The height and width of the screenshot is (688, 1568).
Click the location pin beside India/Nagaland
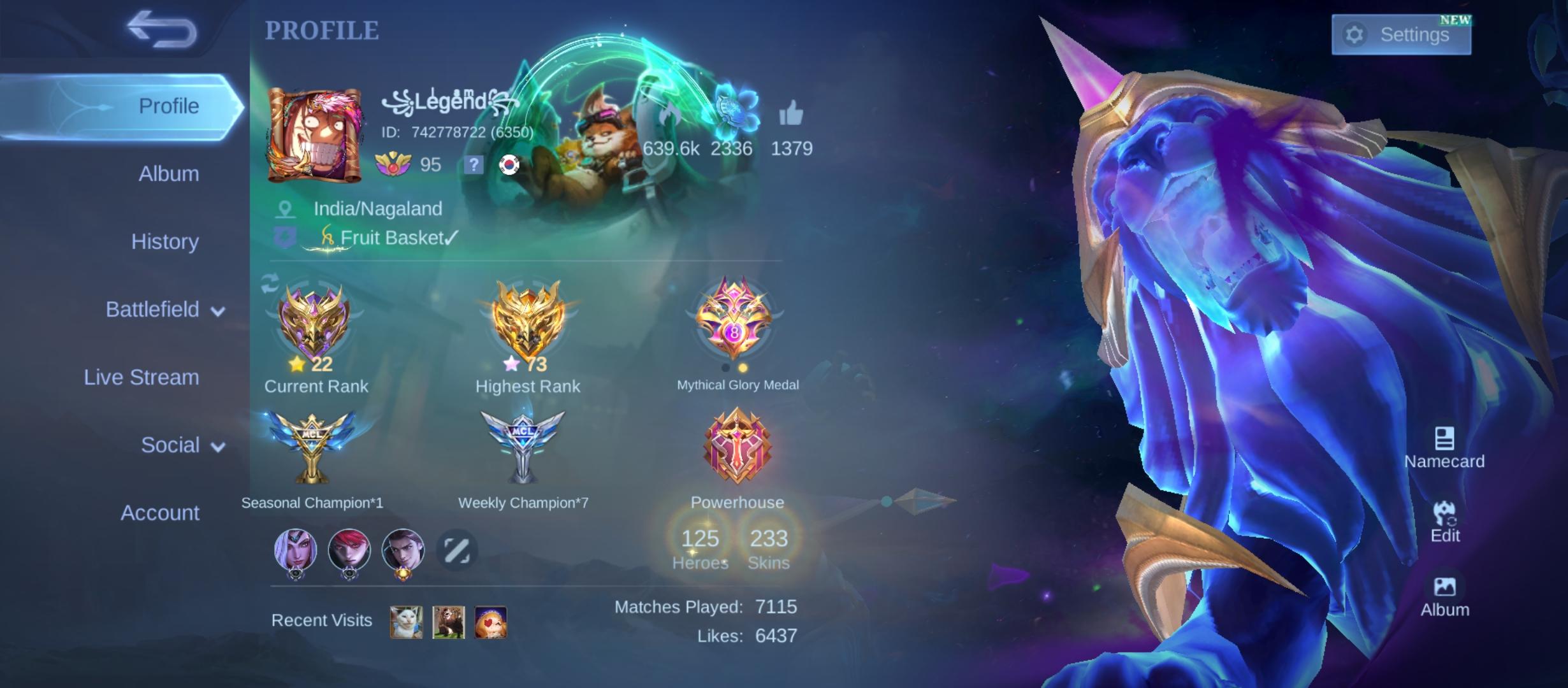(286, 208)
